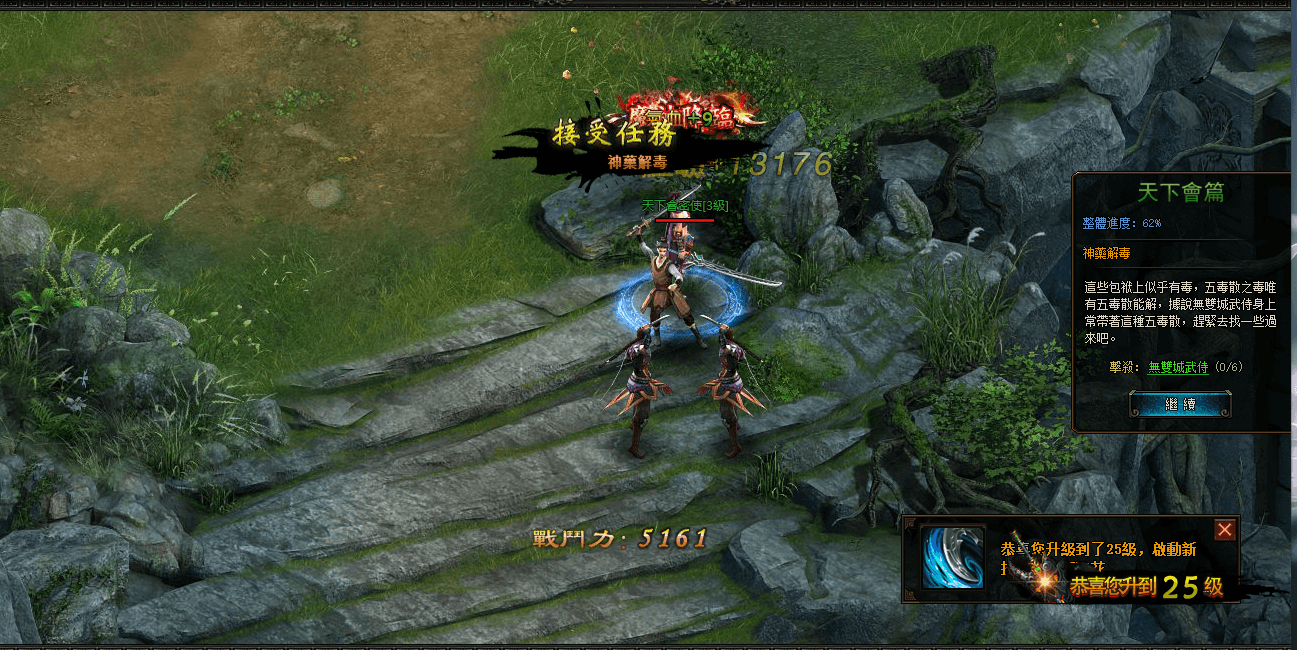Open the 神藥解毒 quest title
1297x650 pixels.
pos(1104,254)
